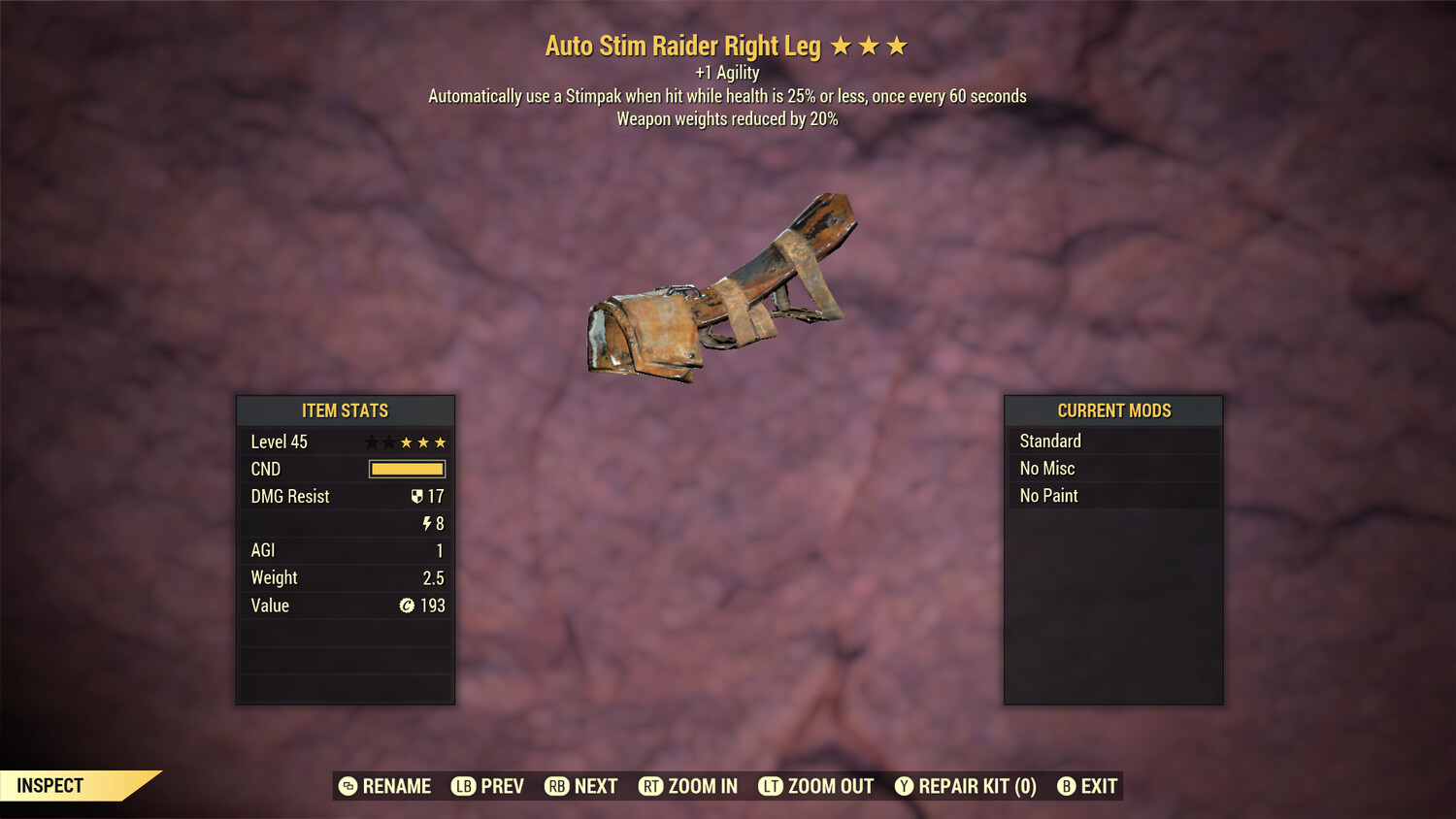1456x819 pixels.
Task: Click the LT prompt icon for ZOOM OUT
Action: tap(771, 786)
